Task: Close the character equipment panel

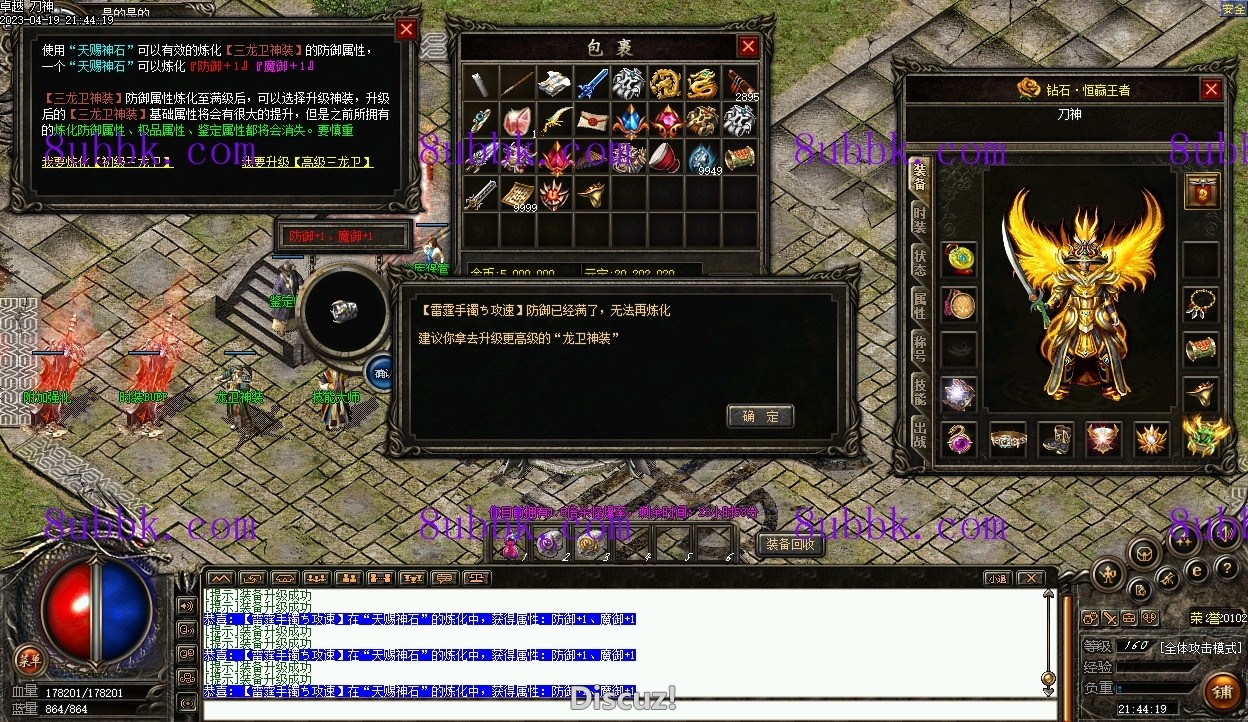Action: pyautogui.click(x=1211, y=90)
